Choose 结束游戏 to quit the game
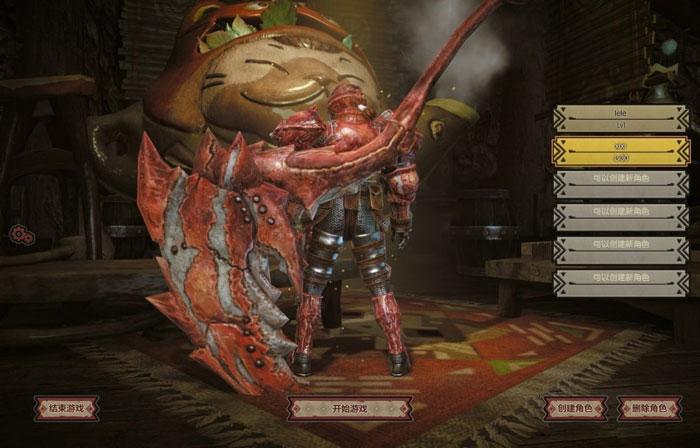This screenshot has width=700, height=448. pyautogui.click(x=66, y=407)
